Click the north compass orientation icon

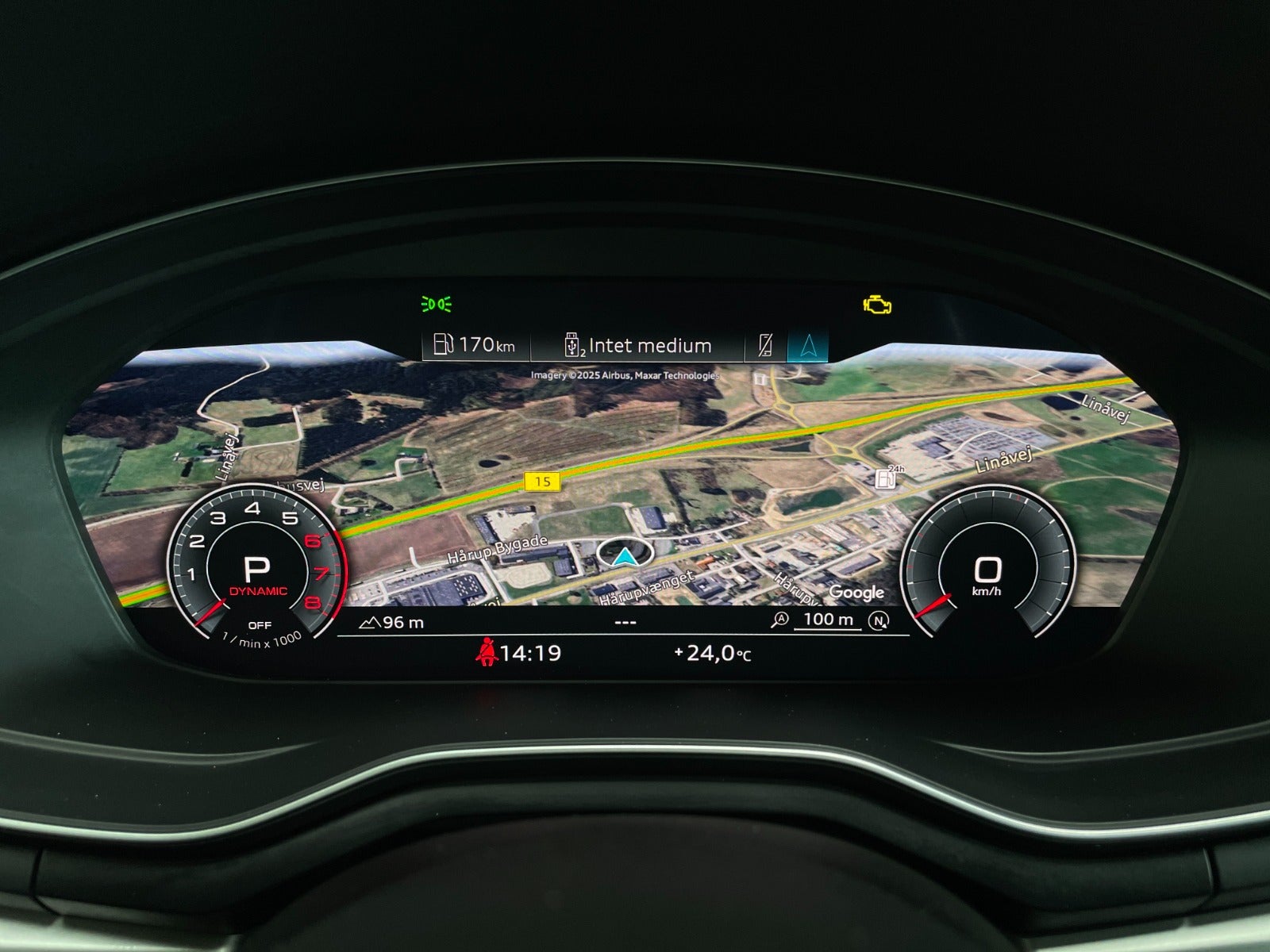[879, 621]
